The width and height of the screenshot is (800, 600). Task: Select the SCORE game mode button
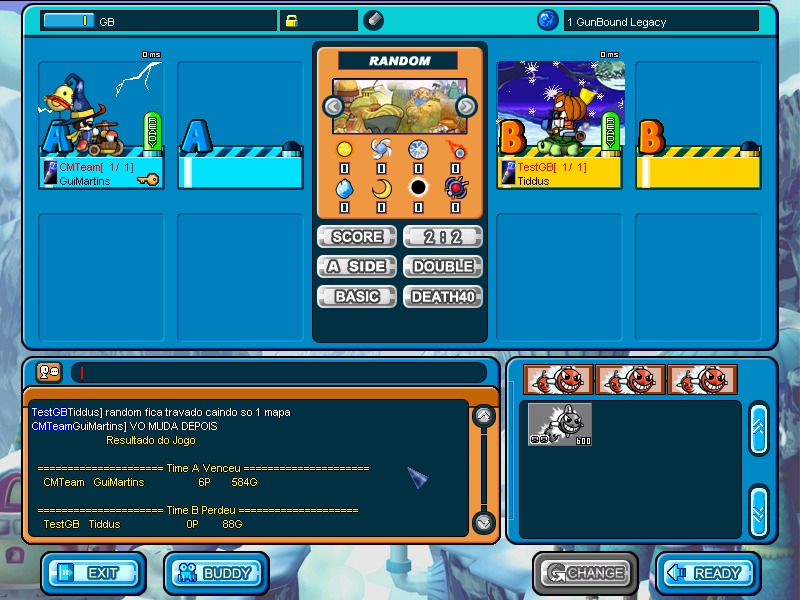click(356, 237)
